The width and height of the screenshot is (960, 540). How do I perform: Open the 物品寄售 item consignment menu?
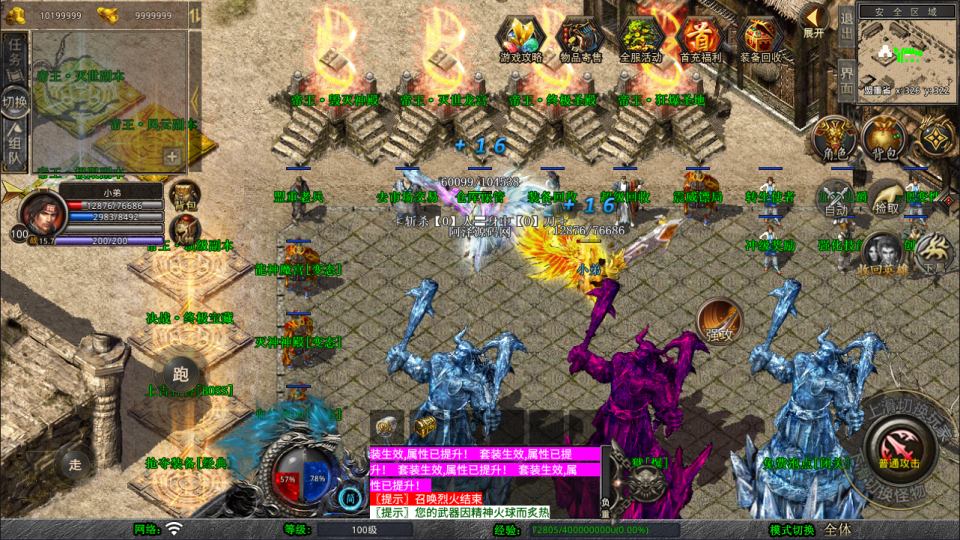click(580, 38)
